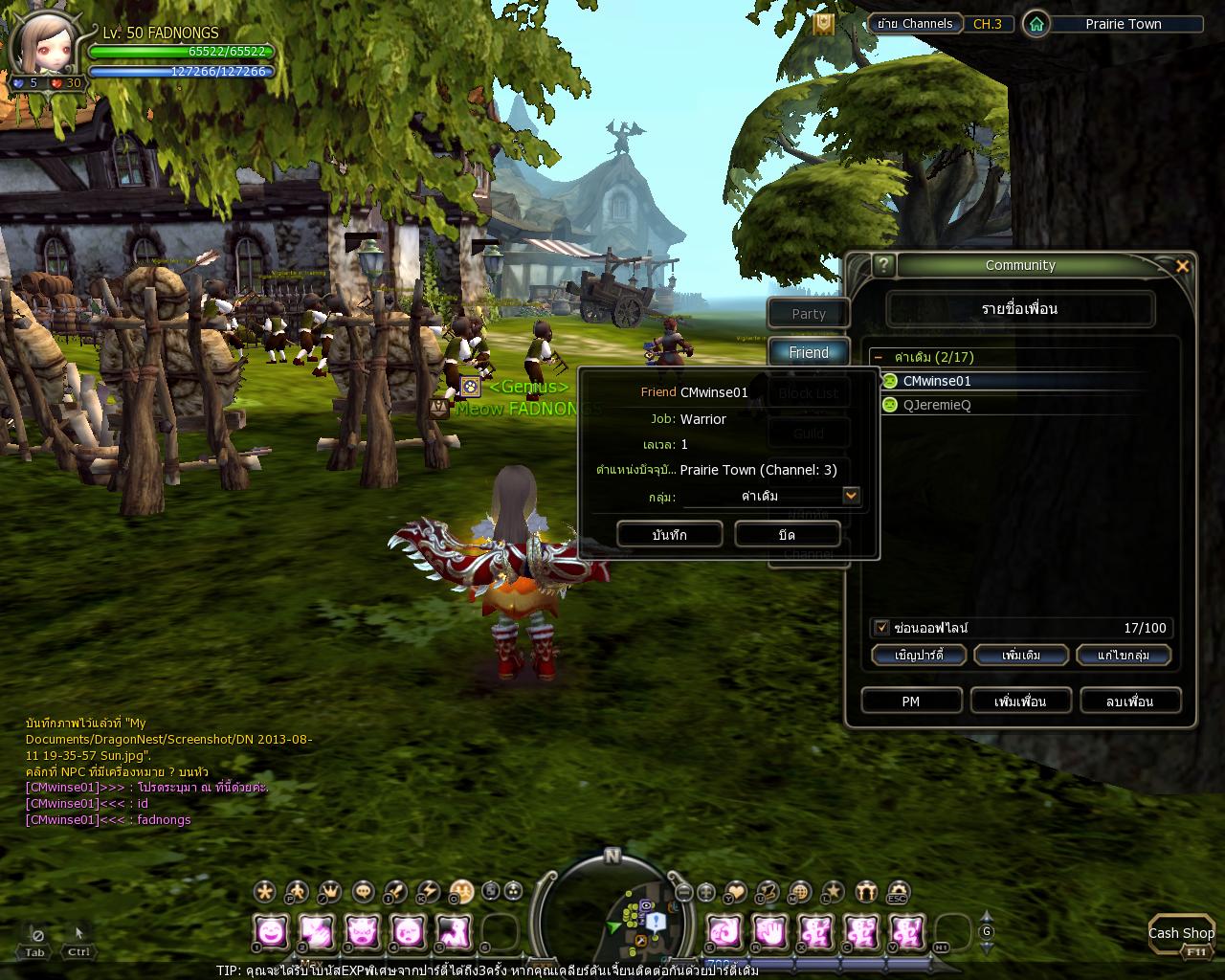This screenshot has height=980, width=1225.
Task: Click the เชิญปาร์ตี้ party invite button
Action: [x=919, y=656]
